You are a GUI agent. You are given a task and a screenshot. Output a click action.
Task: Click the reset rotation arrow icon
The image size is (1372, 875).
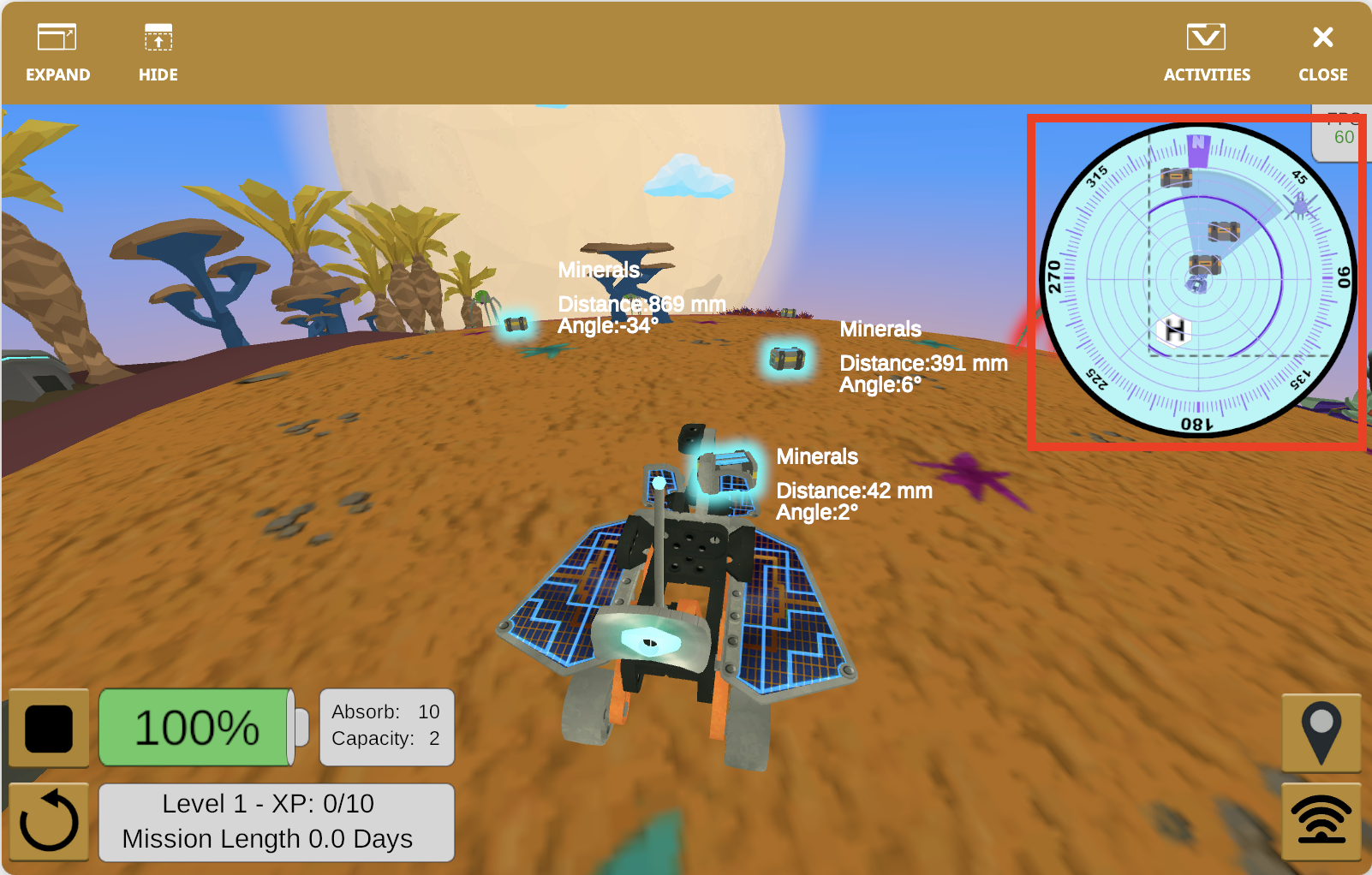point(48,820)
